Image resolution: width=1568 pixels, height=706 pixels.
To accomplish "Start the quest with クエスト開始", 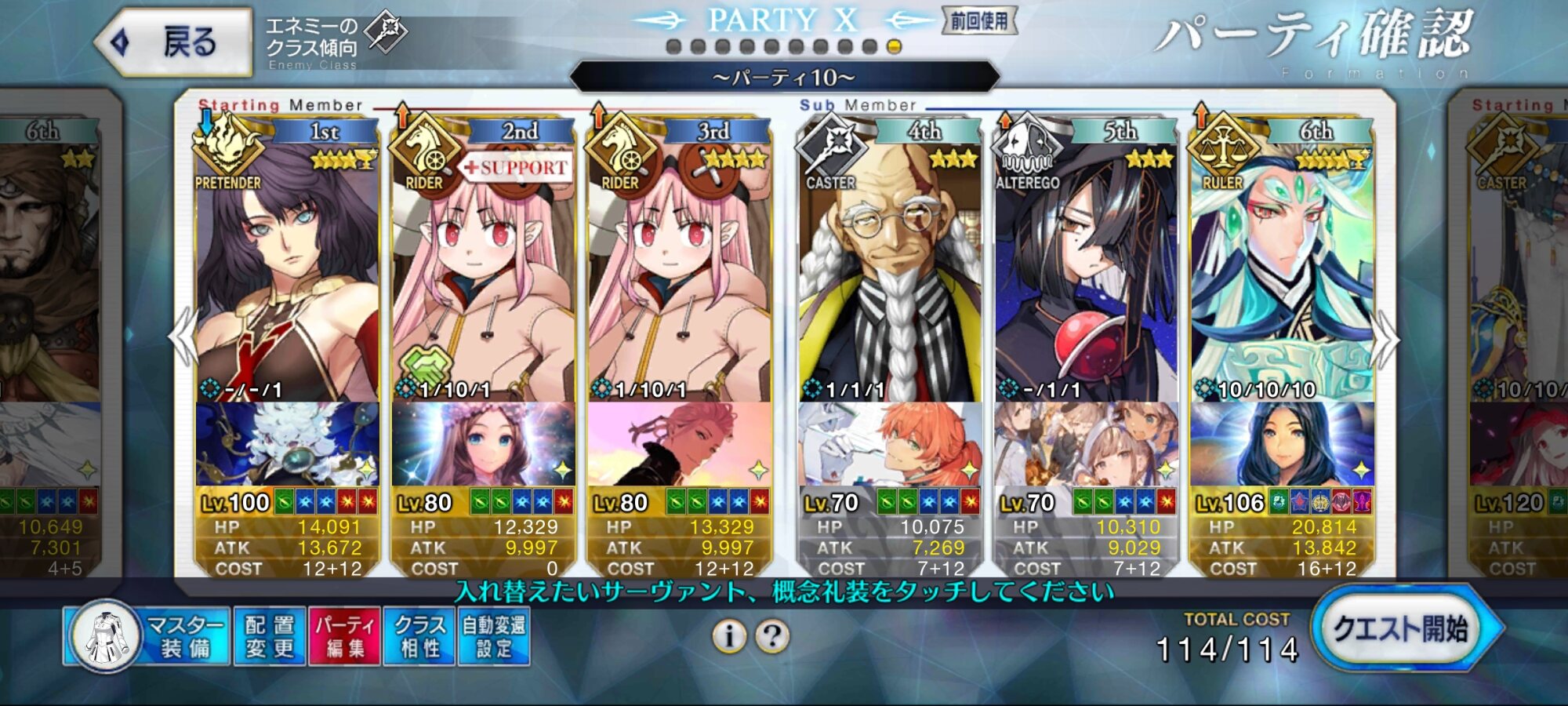I will coord(1402,630).
